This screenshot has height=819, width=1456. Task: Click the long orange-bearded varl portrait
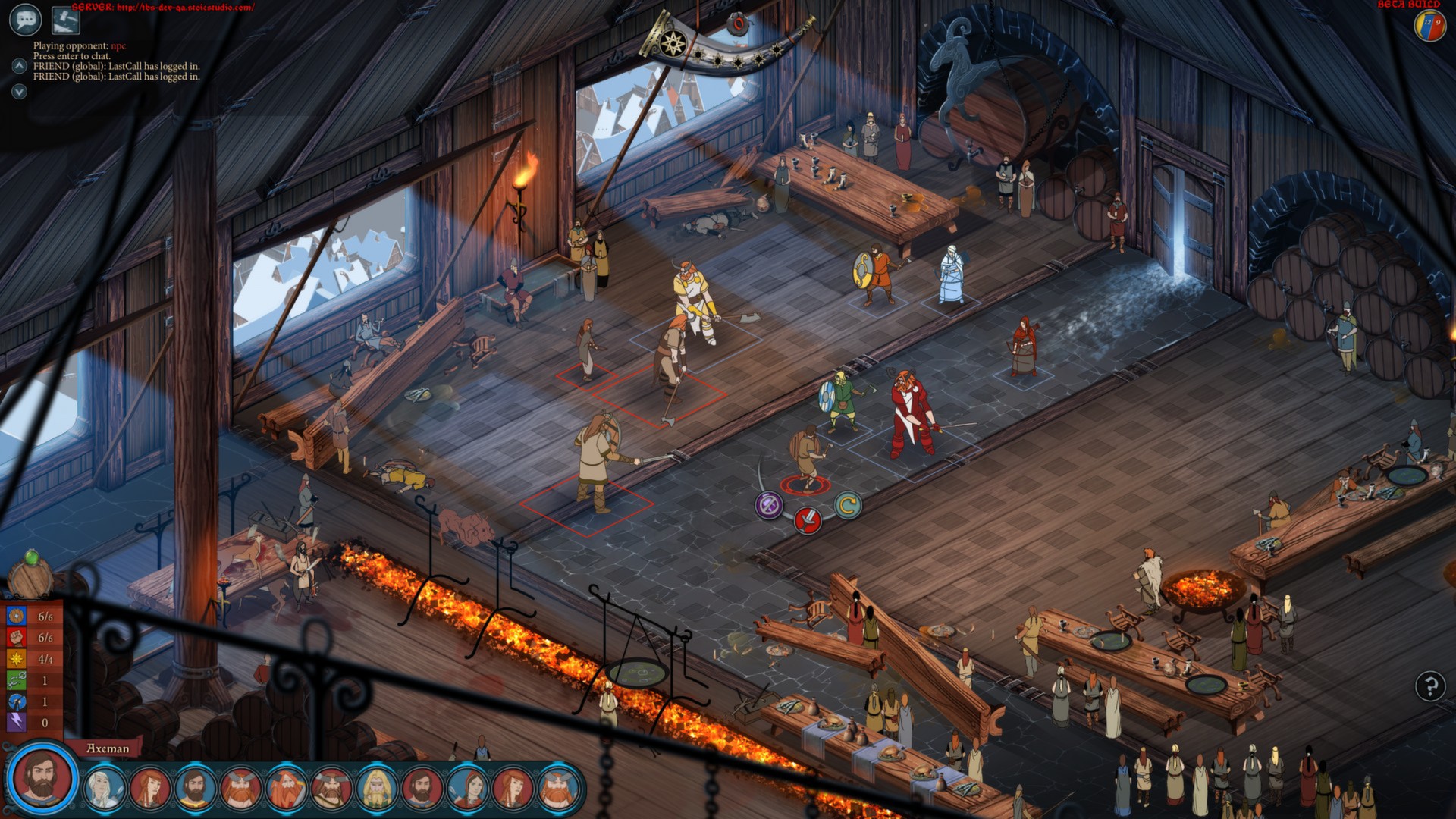tap(287, 788)
